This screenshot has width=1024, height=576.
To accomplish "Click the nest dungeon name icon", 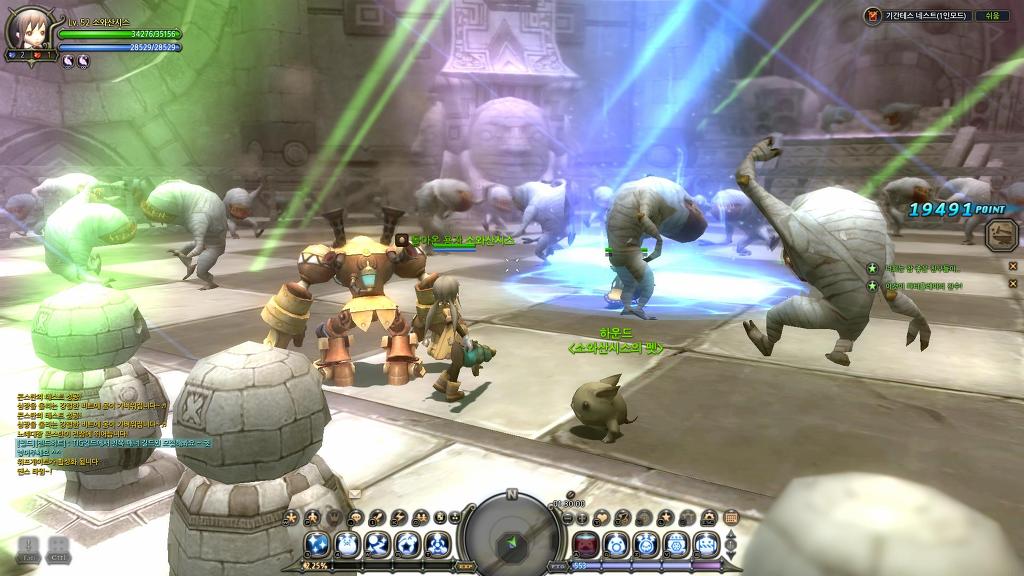I will point(873,16).
